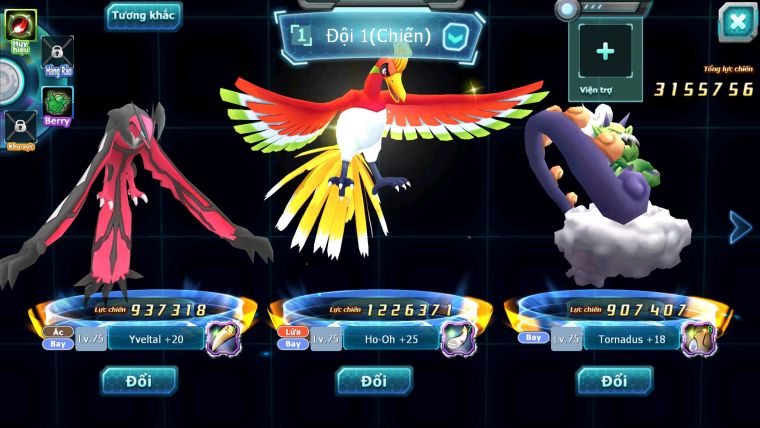The height and width of the screenshot is (428, 760).
Task: Select the Yveltal +20 name panel
Action: pos(156,339)
